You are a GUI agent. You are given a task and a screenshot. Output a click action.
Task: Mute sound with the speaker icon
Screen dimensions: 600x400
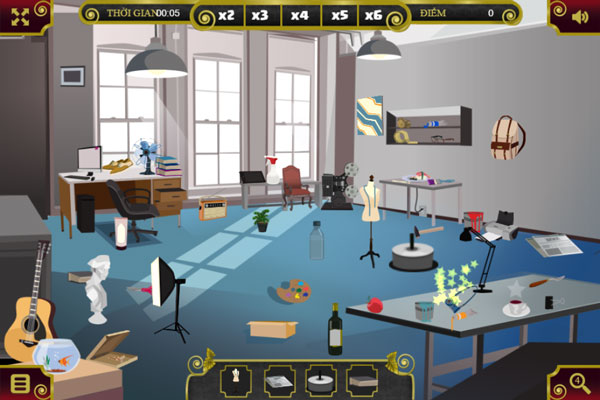pos(579,15)
